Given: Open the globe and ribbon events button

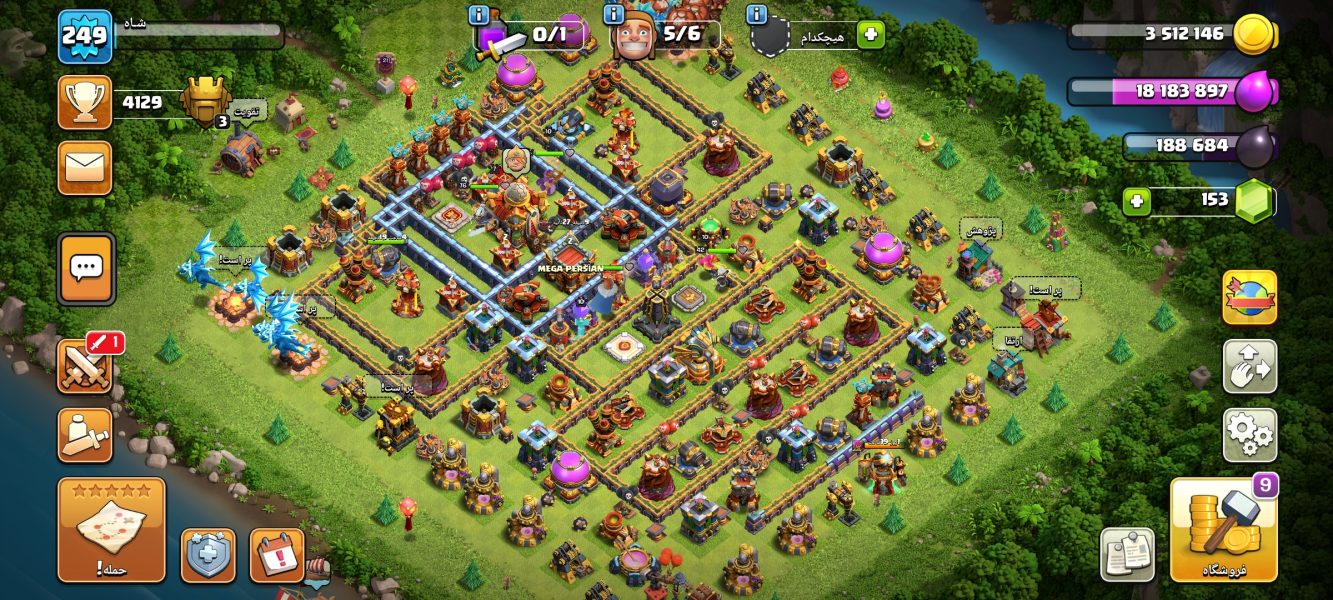Looking at the screenshot, I should point(1249,298).
